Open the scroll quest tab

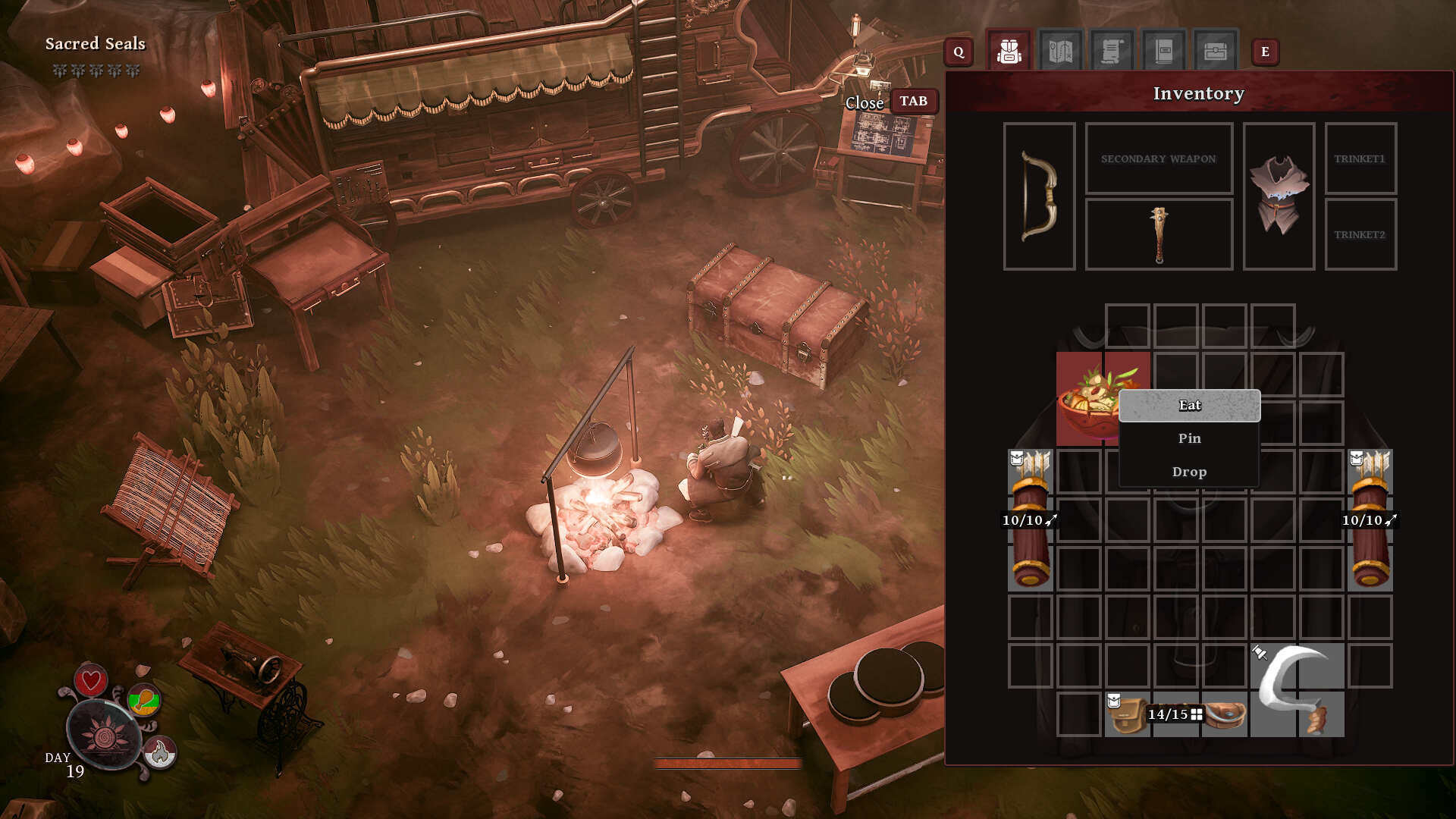[1112, 52]
